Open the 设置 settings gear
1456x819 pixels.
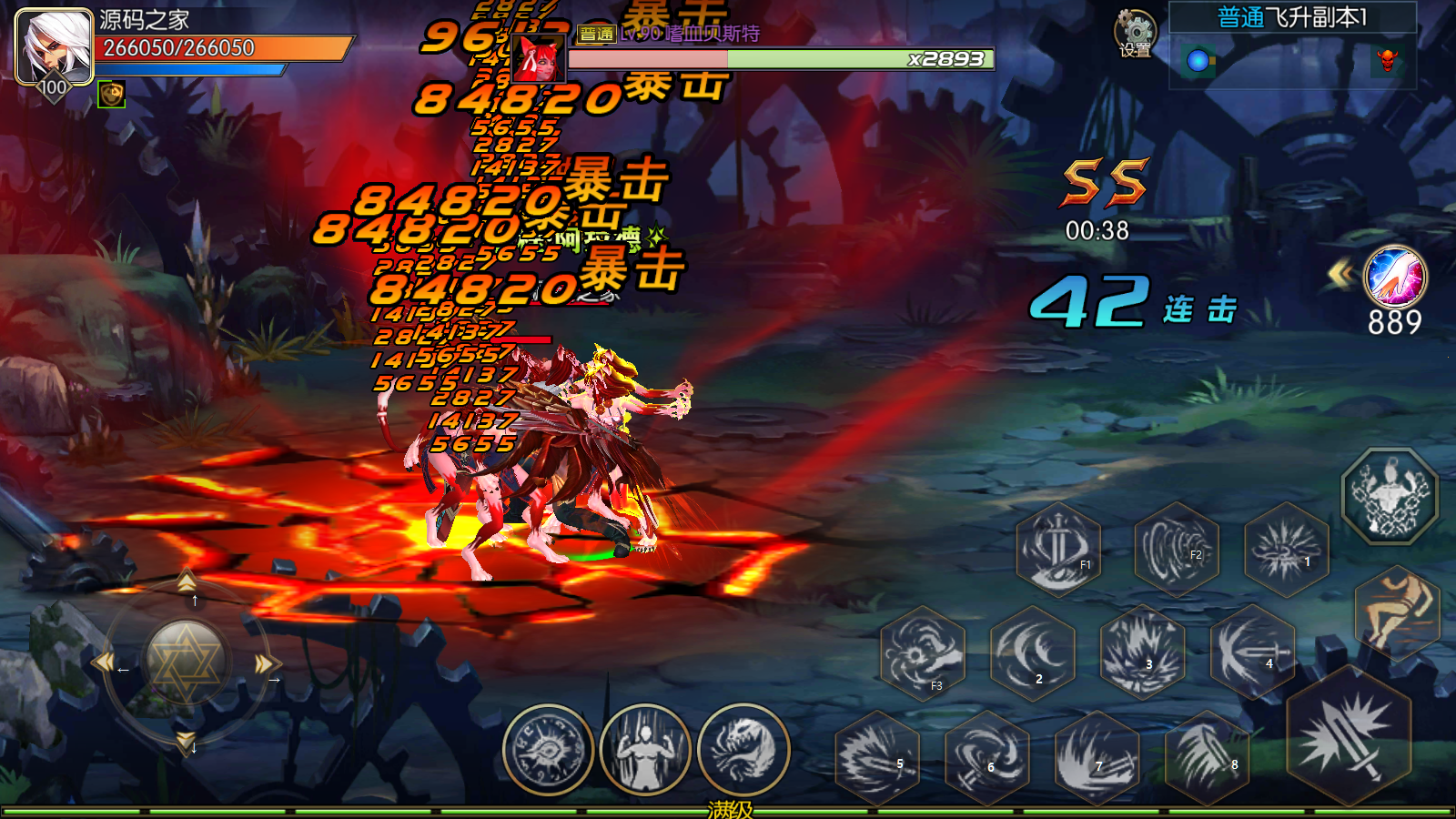pyautogui.click(x=1135, y=33)
